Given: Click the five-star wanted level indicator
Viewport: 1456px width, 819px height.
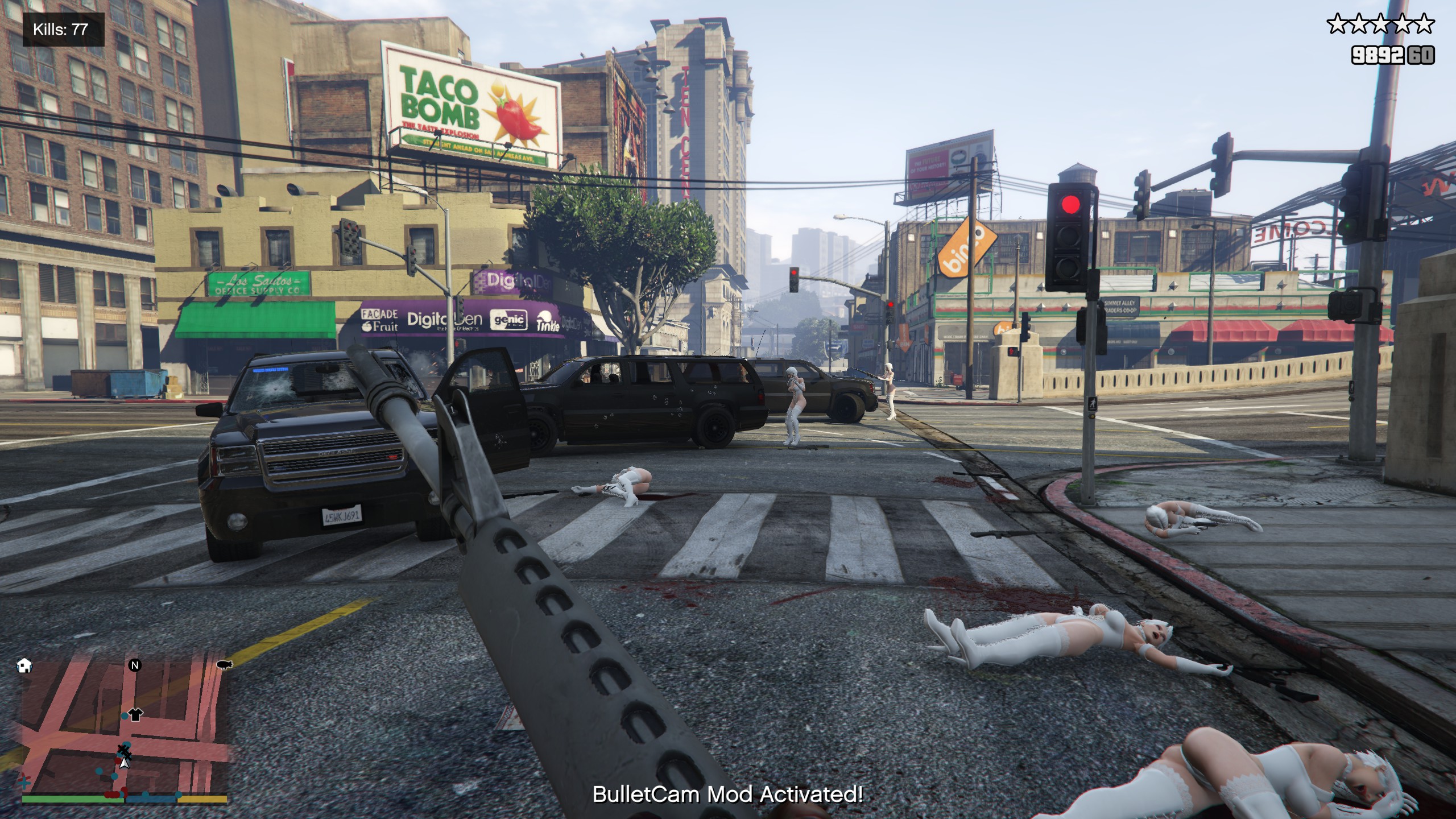Looking at the screenshot, I should click(1380, 25).
